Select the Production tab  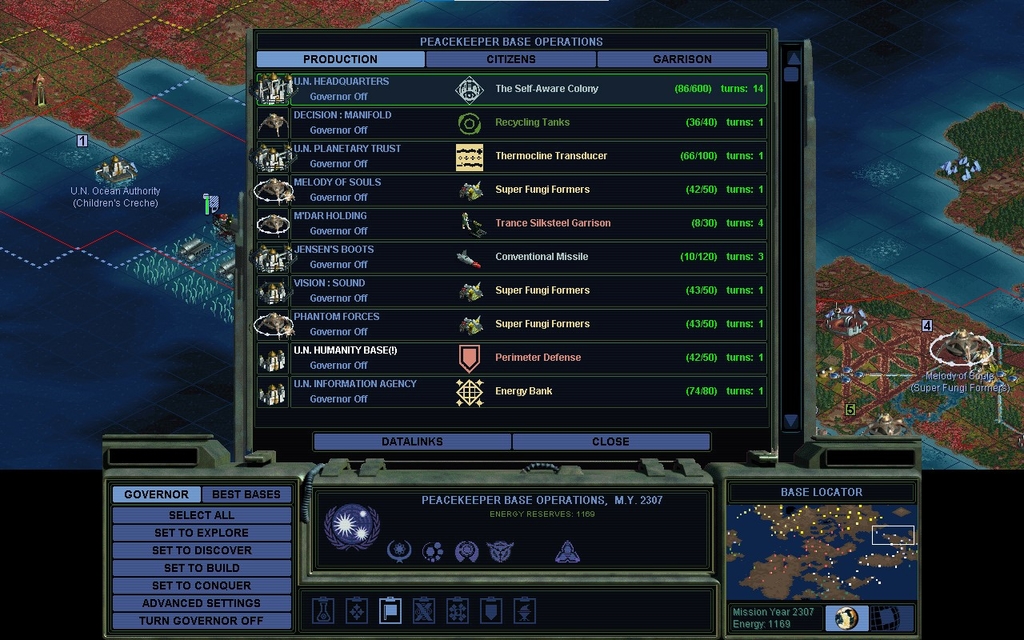340,59
